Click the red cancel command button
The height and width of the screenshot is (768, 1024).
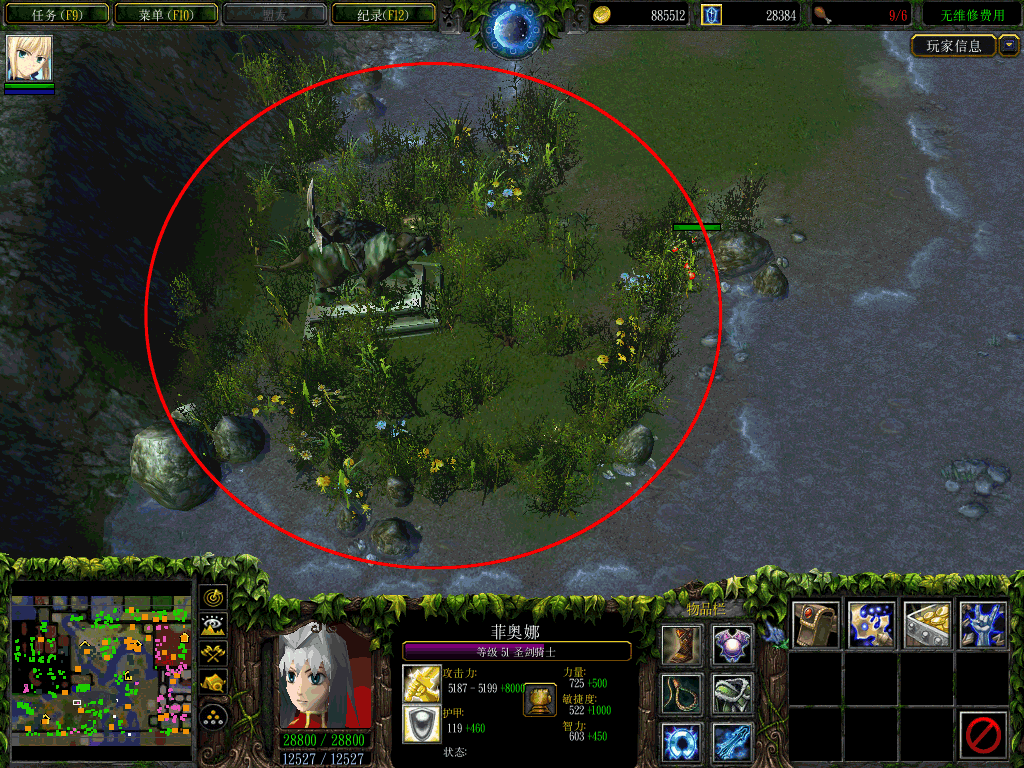(x=982, y=735)
